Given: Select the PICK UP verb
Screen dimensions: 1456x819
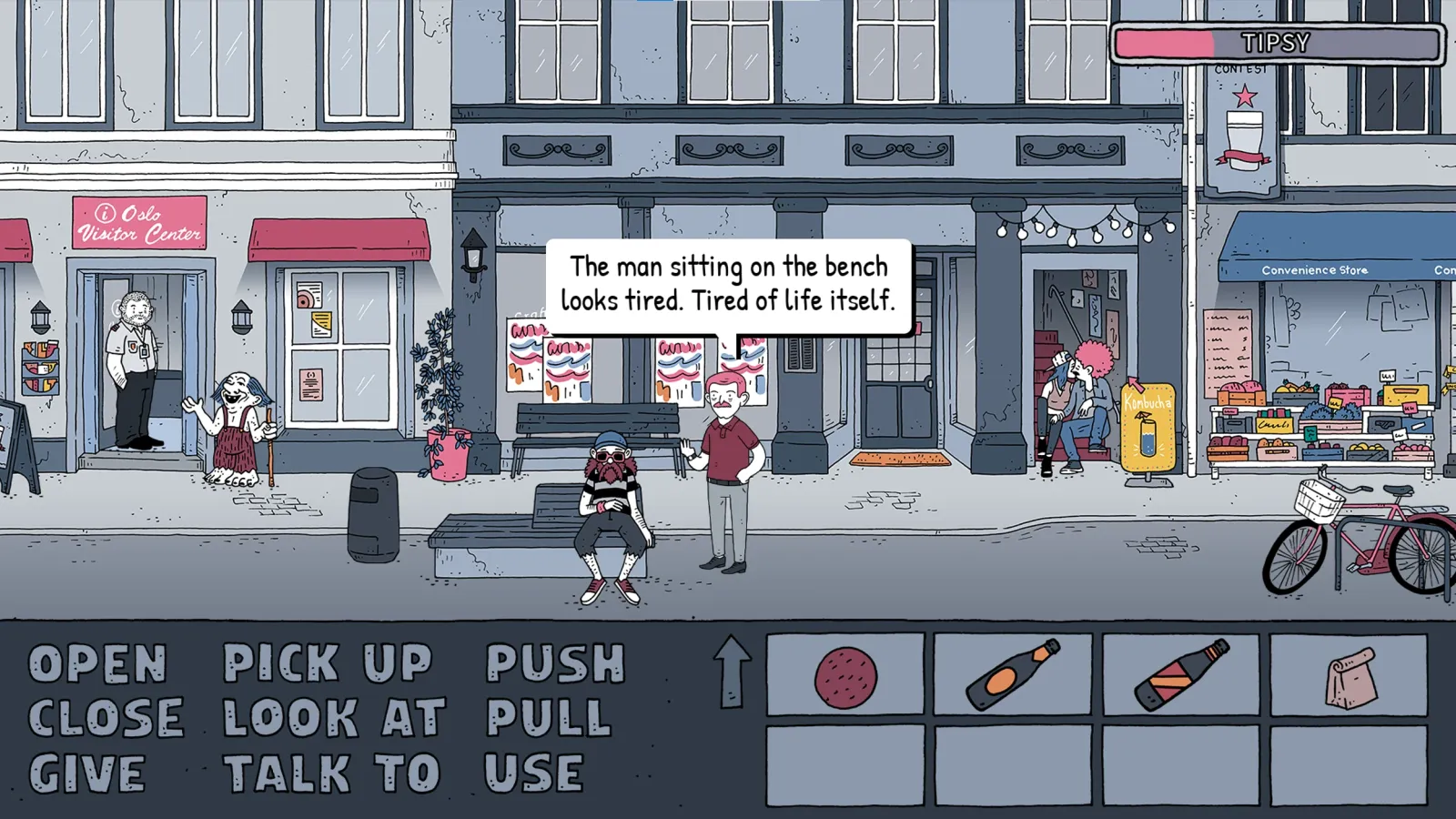Looking at the screenshot, I should pos(328,663).
